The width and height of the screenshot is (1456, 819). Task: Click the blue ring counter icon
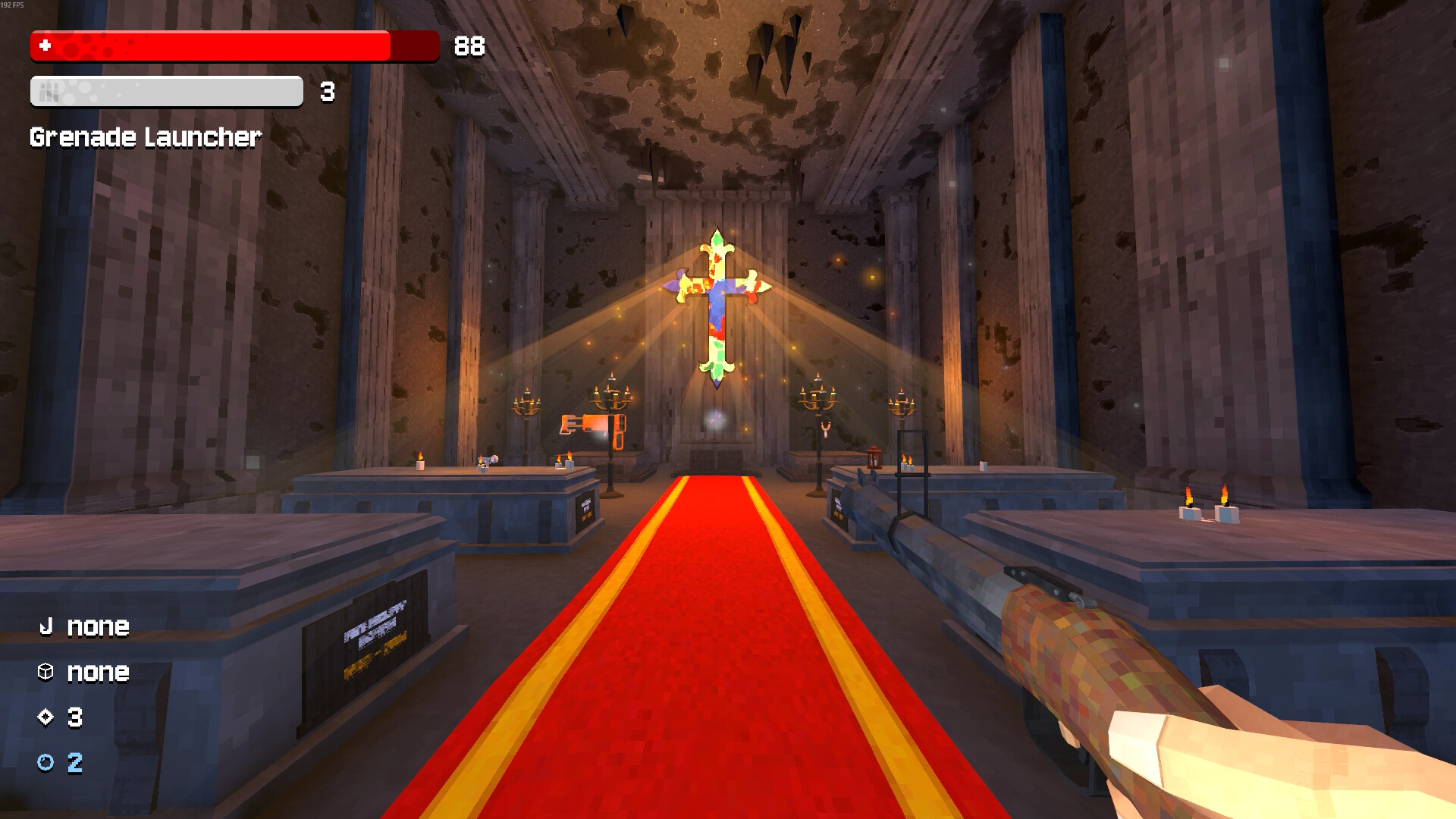pos(45,763)
